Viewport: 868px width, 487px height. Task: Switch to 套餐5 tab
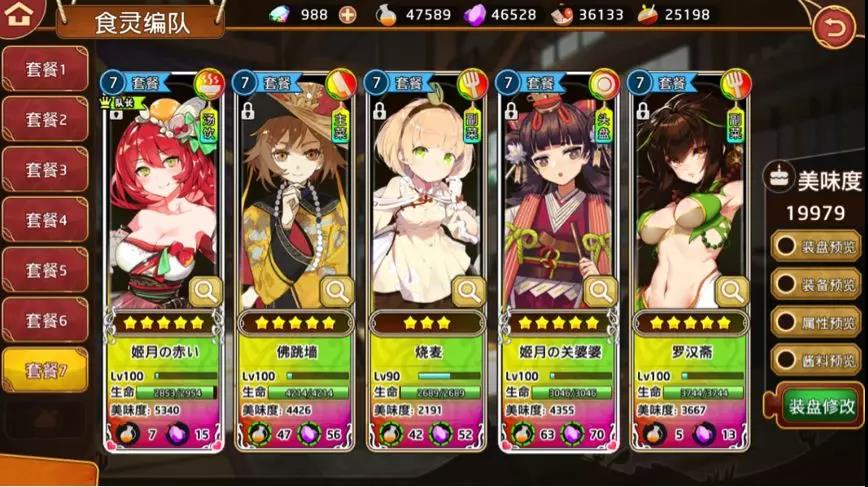(46, 270)
